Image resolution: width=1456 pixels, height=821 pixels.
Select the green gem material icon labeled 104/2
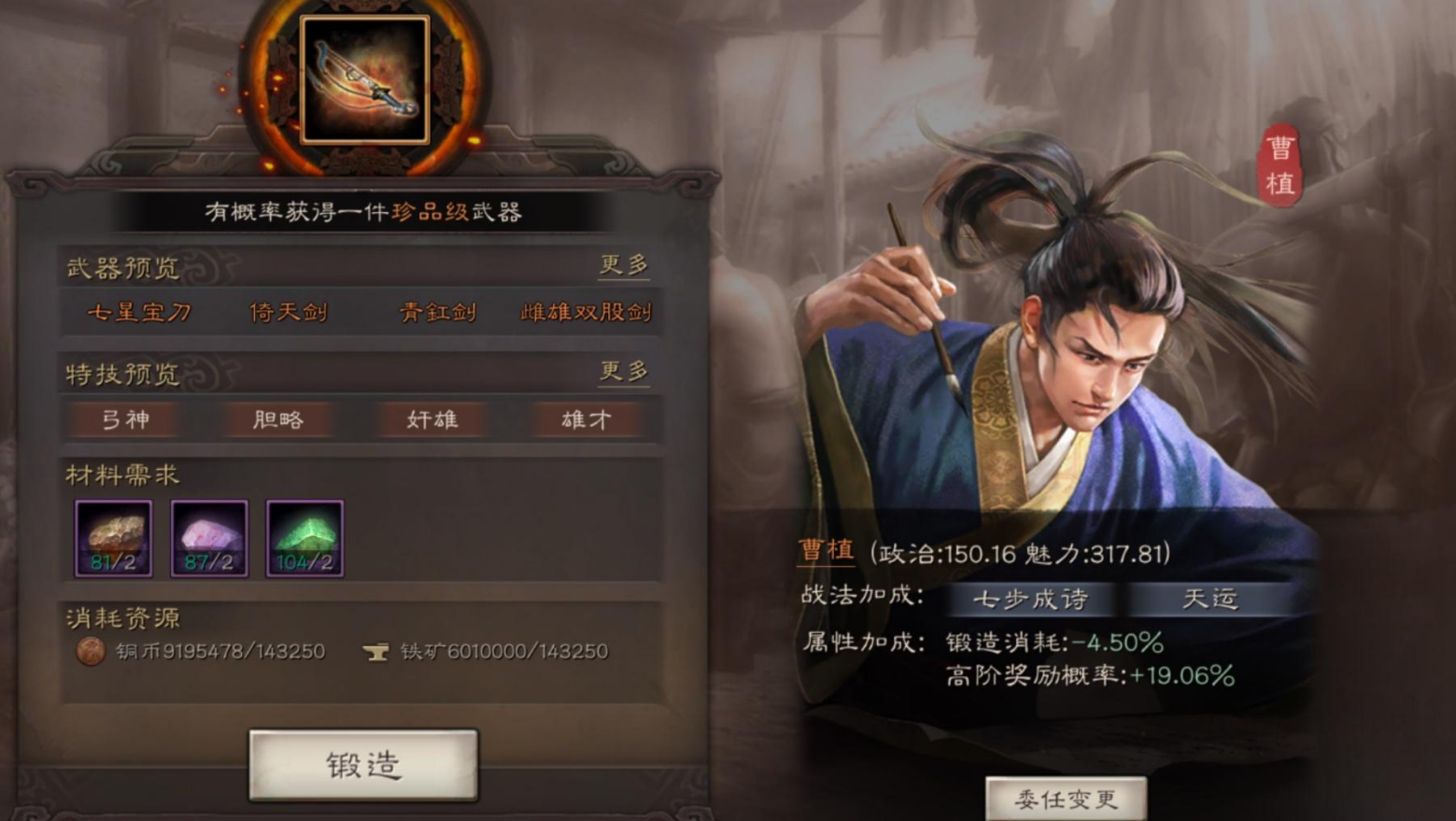click(x=304, y=537)
